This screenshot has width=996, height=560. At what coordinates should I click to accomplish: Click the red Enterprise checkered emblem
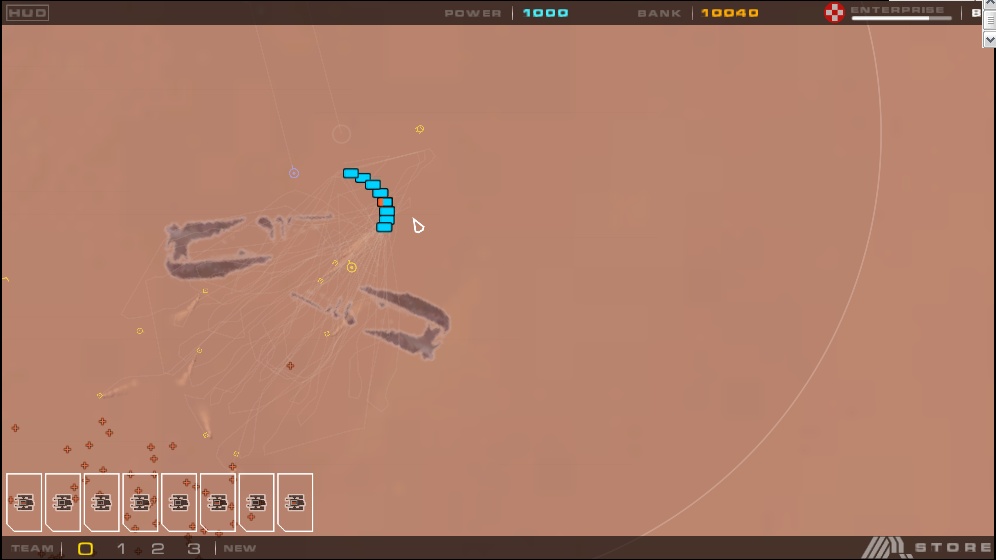point(834,13)
